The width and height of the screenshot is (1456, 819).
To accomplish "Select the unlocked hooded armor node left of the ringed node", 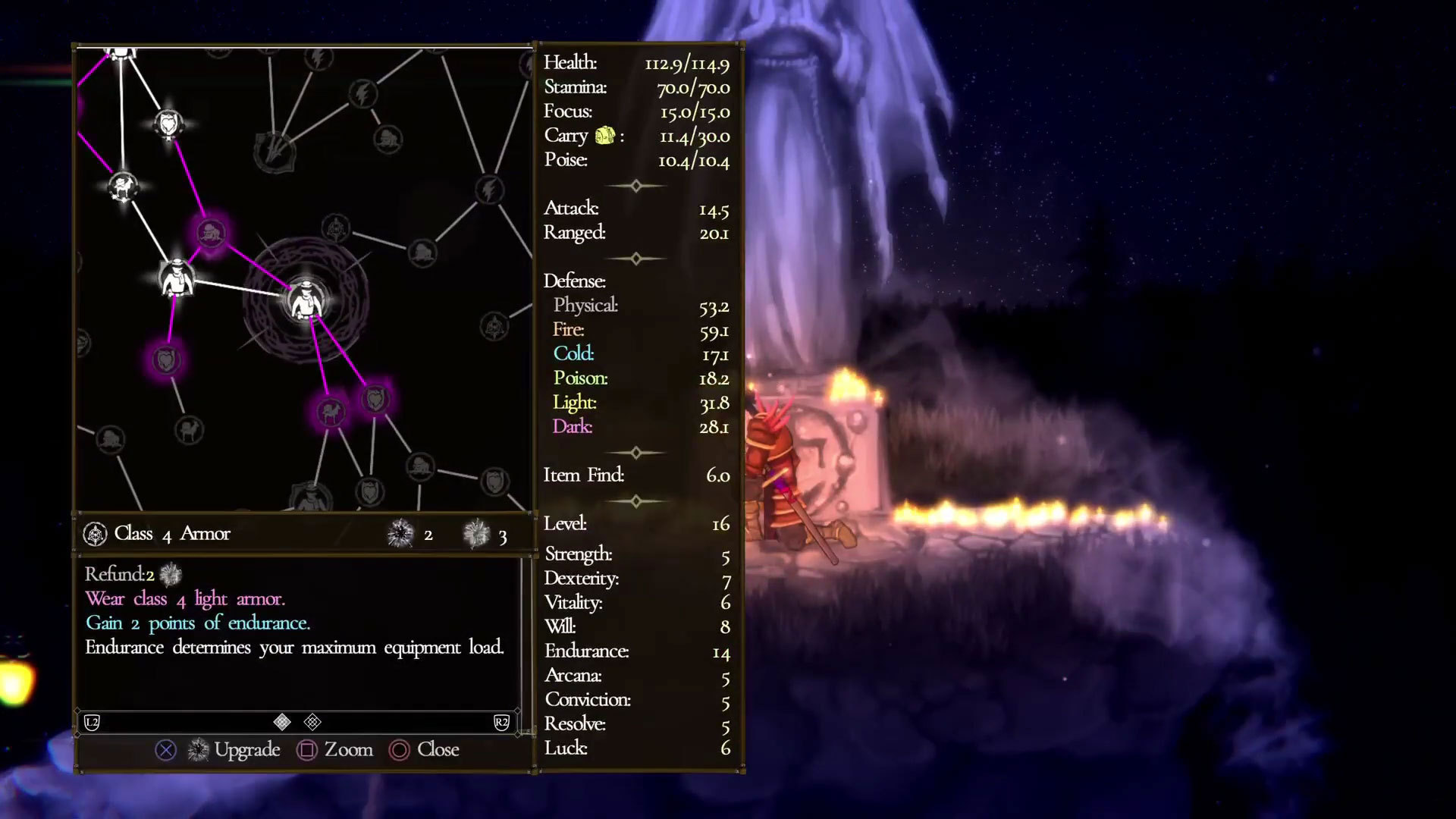I will (177, 278).
